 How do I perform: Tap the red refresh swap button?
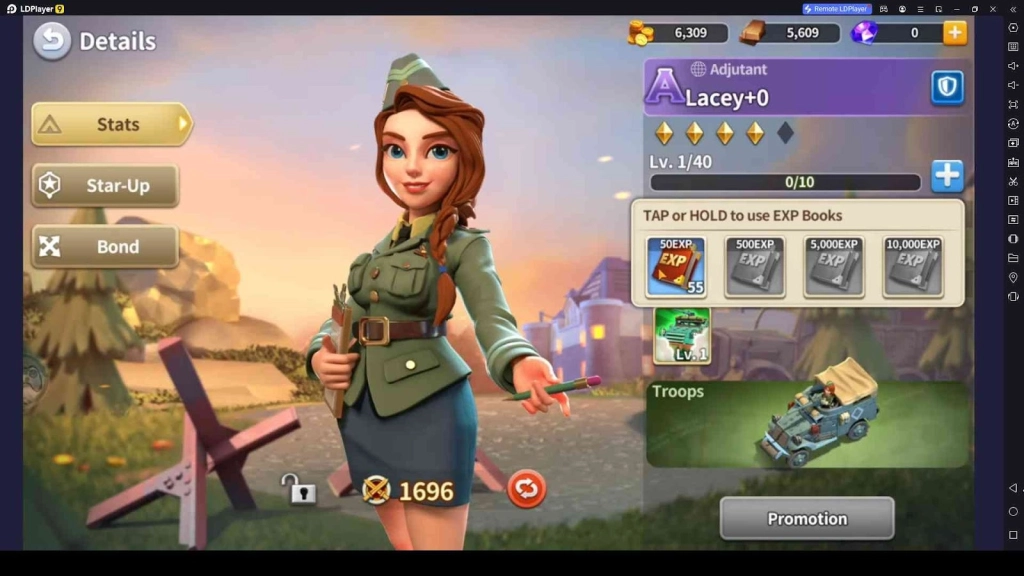click(x=526, y=489)
